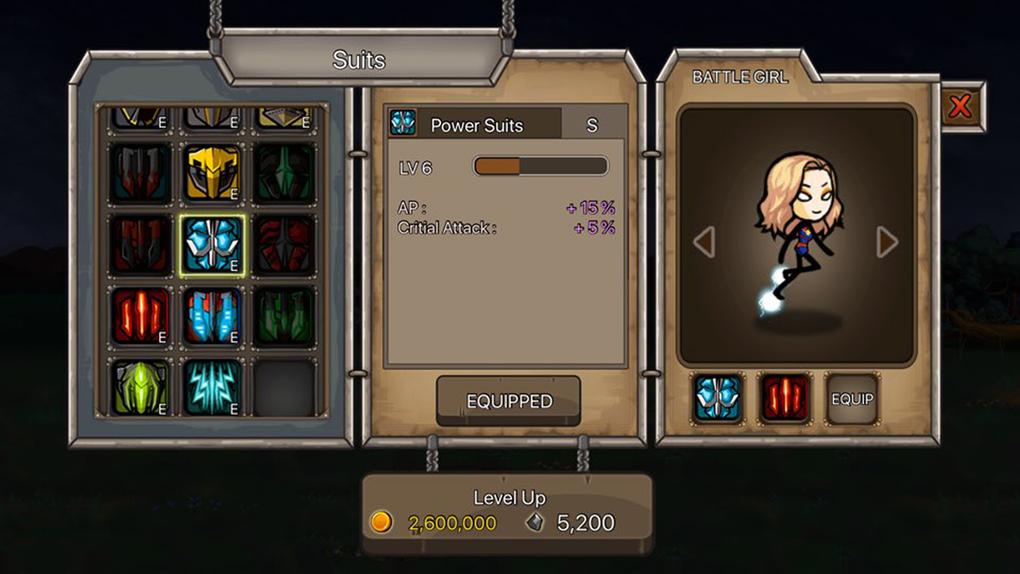
Task: Click Battle Girl's equipped blue suit slot
Action: (718, 399)
